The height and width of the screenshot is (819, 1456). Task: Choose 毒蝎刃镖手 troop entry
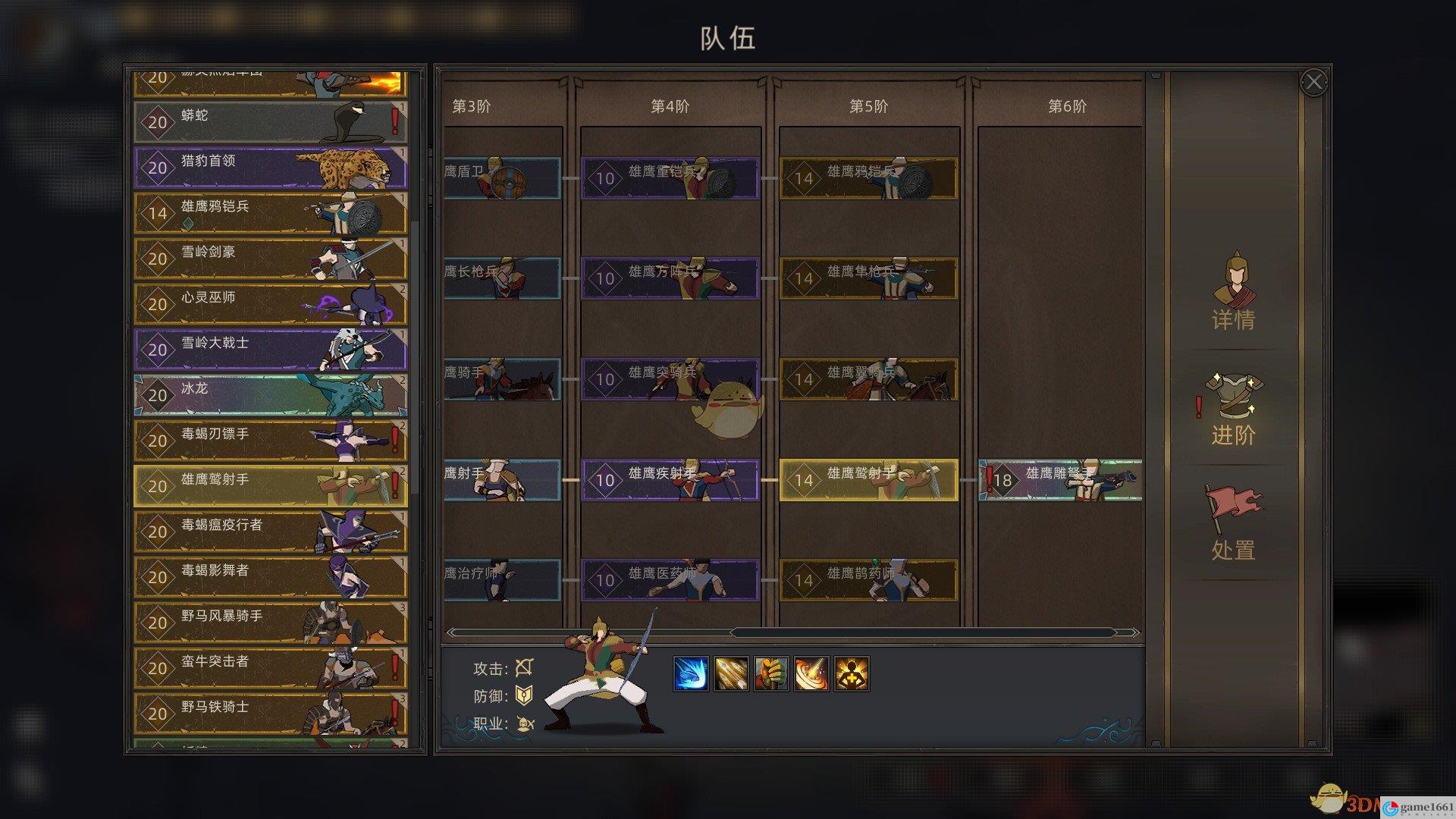pyautogui.click(x=270, y=441)
